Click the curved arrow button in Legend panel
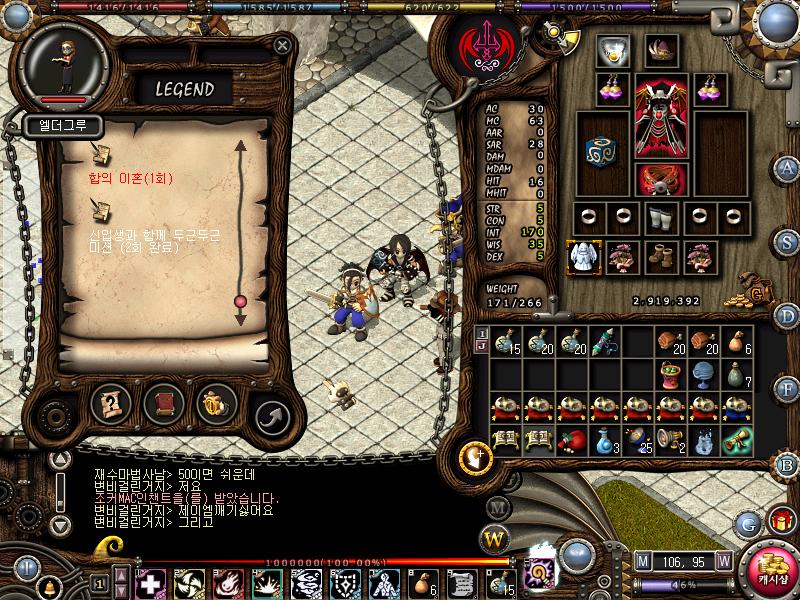The image size is (800, 600). [x=269, y=414]
